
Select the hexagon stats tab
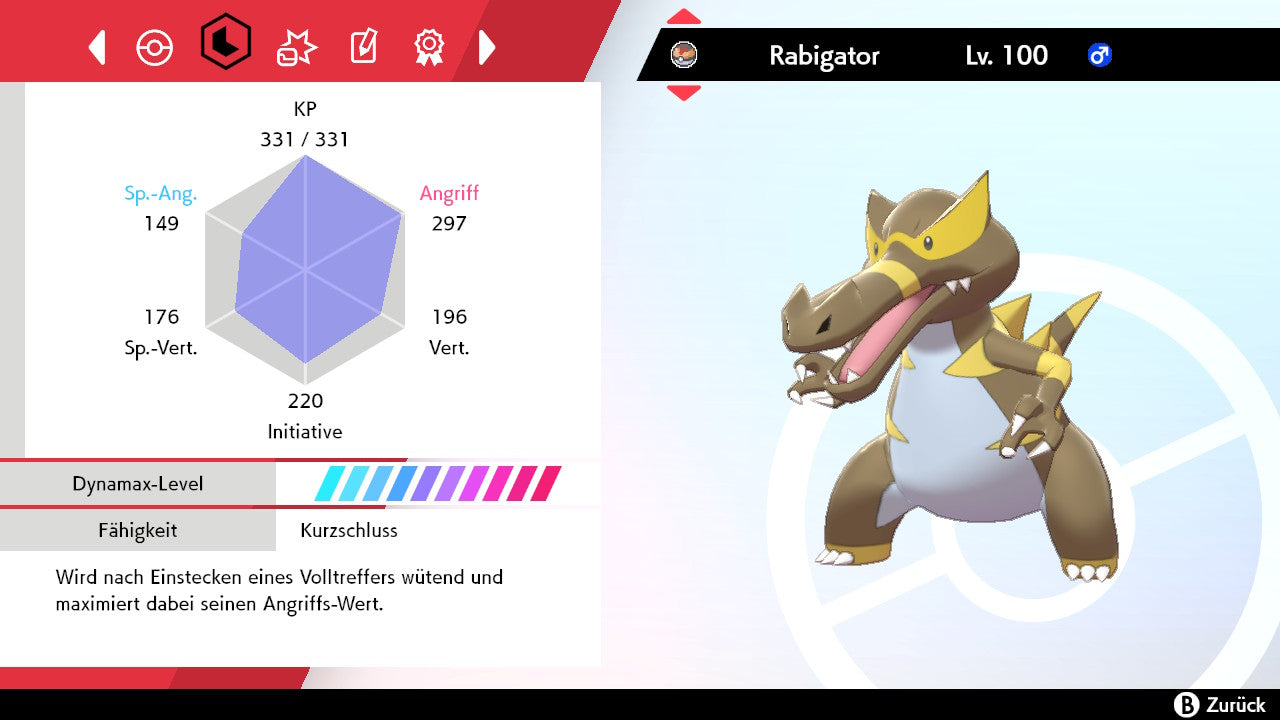coord(225,43)
